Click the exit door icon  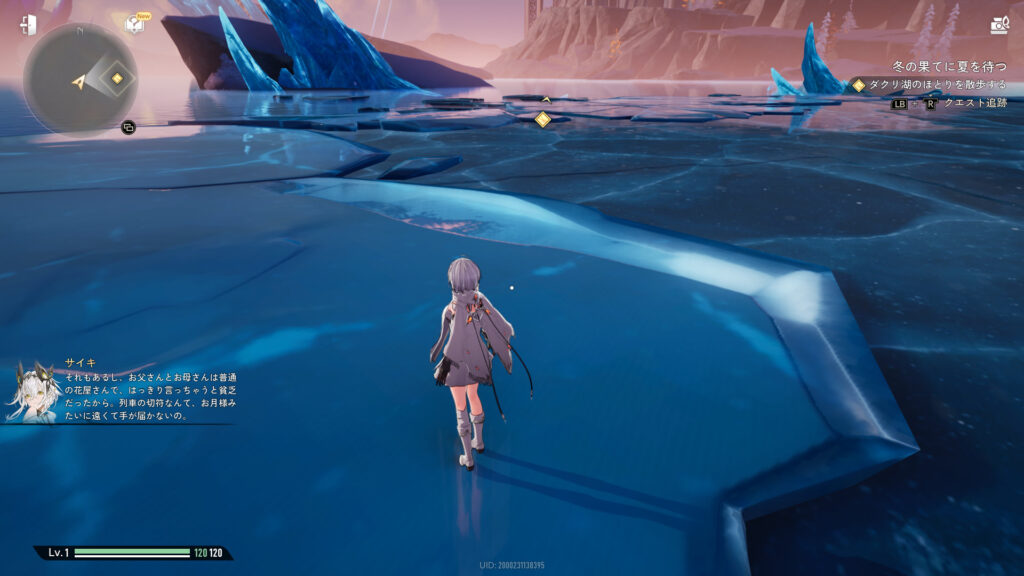(x=27, y=25)
